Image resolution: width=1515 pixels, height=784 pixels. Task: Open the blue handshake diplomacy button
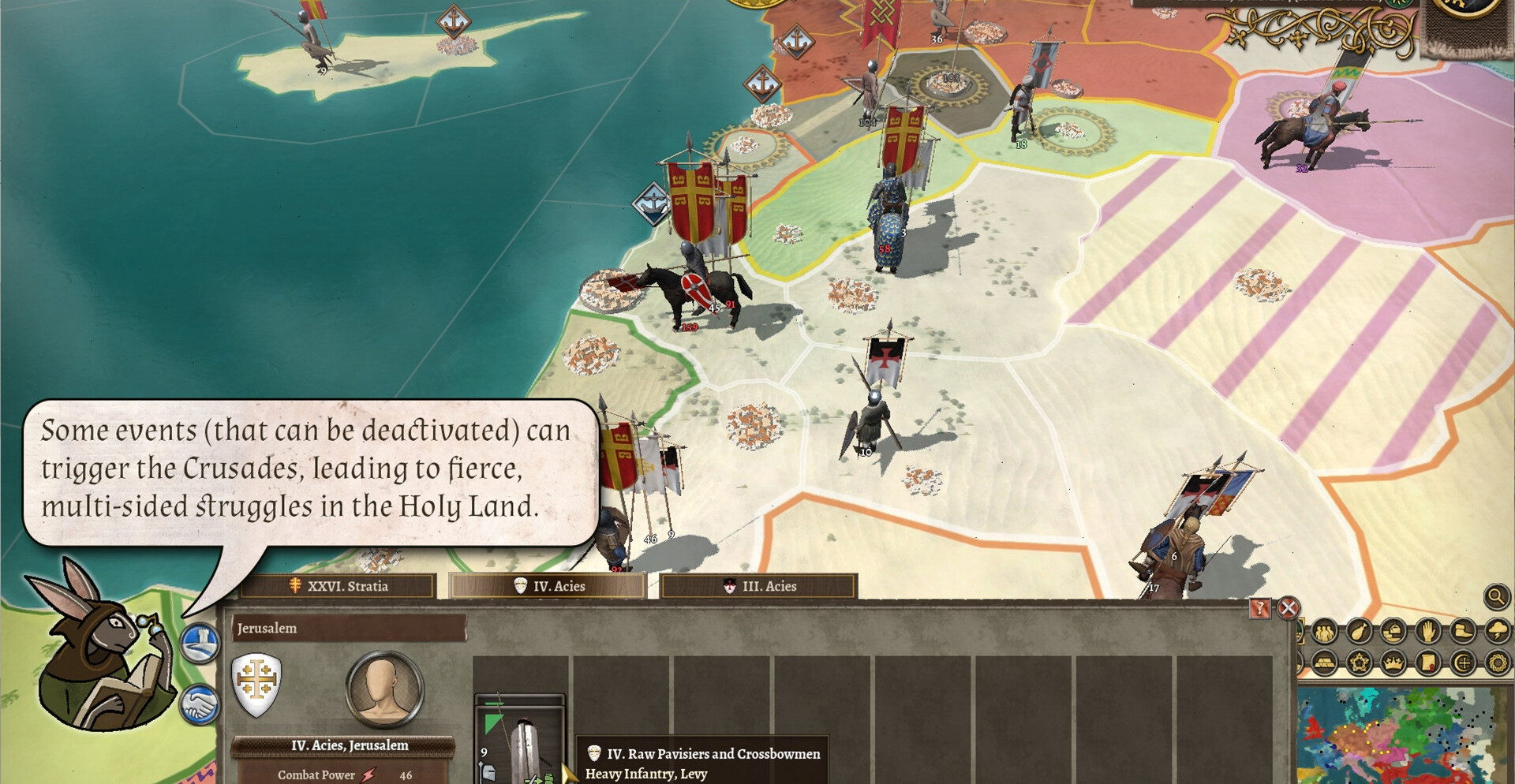[200, 704]
